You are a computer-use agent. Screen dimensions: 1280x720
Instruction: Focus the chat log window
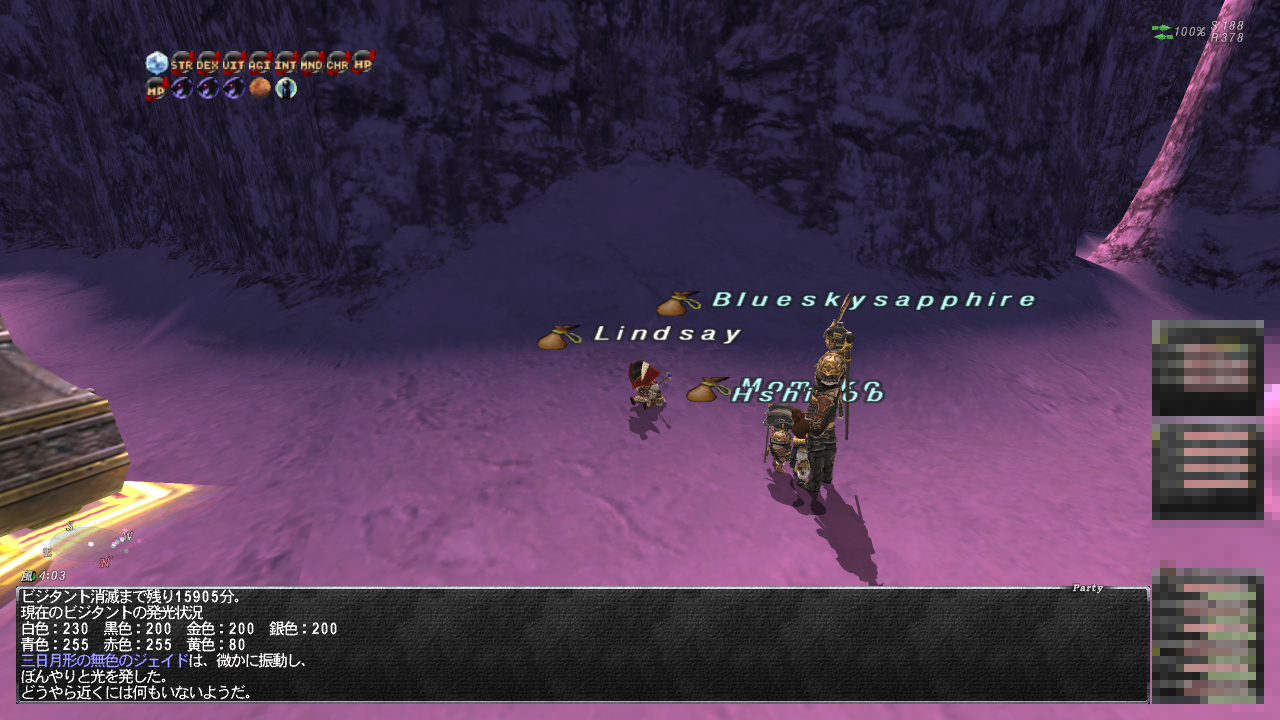[x=582, y=645]
